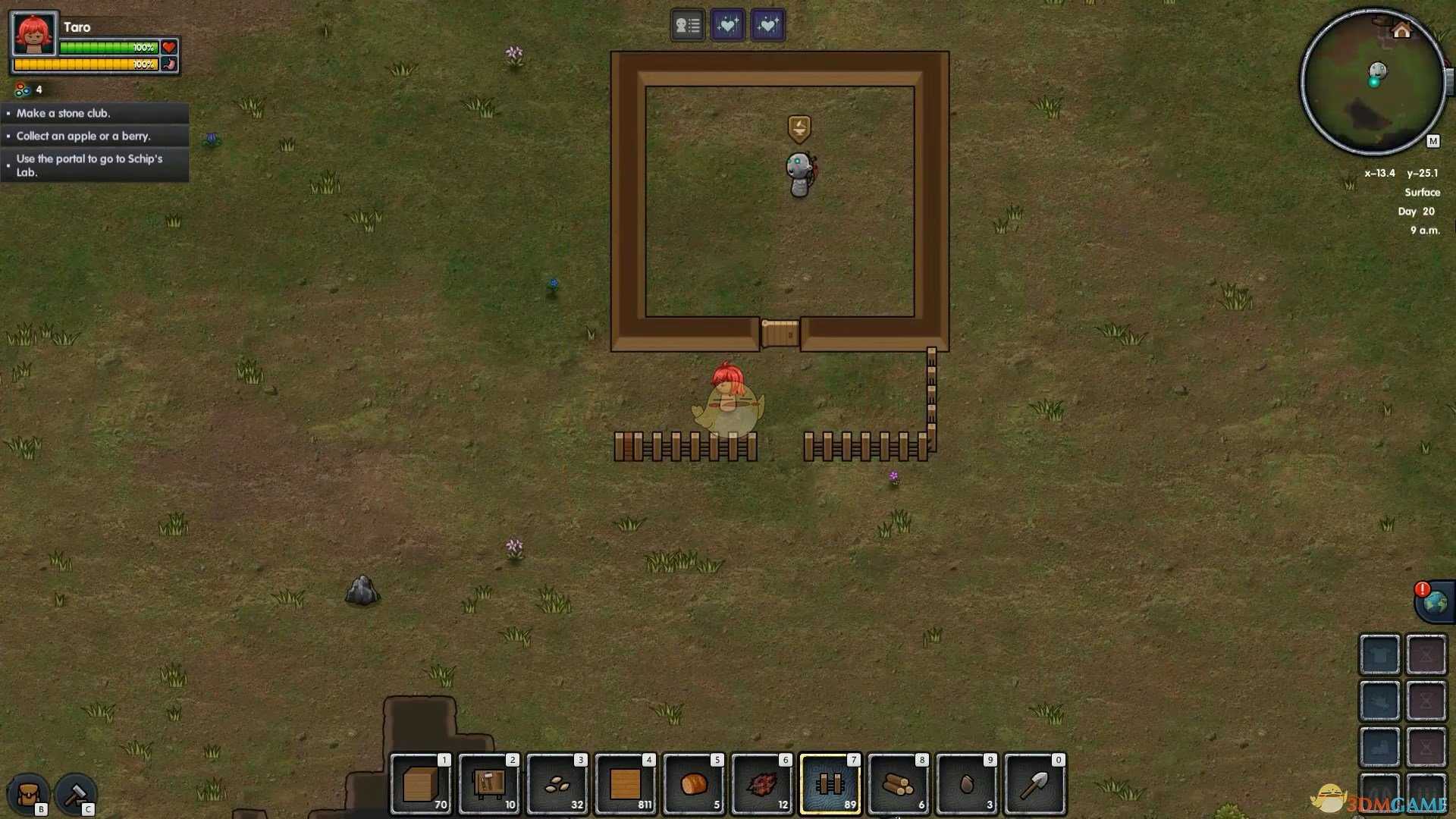The height and width of the screenshot is (819, 1456).
Task: Select the raw meat slot with 12
Action: [762, 784]
